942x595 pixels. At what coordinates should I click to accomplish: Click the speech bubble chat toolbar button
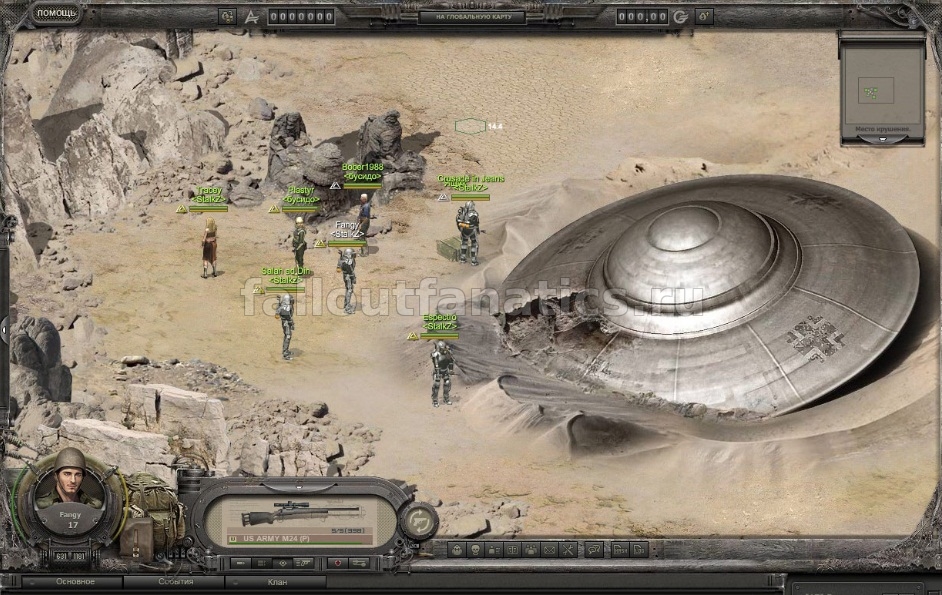(x=594, y=549)
